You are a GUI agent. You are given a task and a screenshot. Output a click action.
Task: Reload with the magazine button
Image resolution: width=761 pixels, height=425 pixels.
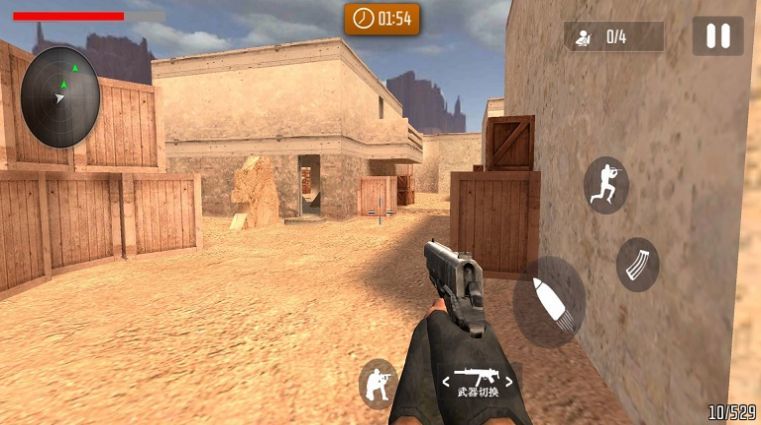[637, 265]
